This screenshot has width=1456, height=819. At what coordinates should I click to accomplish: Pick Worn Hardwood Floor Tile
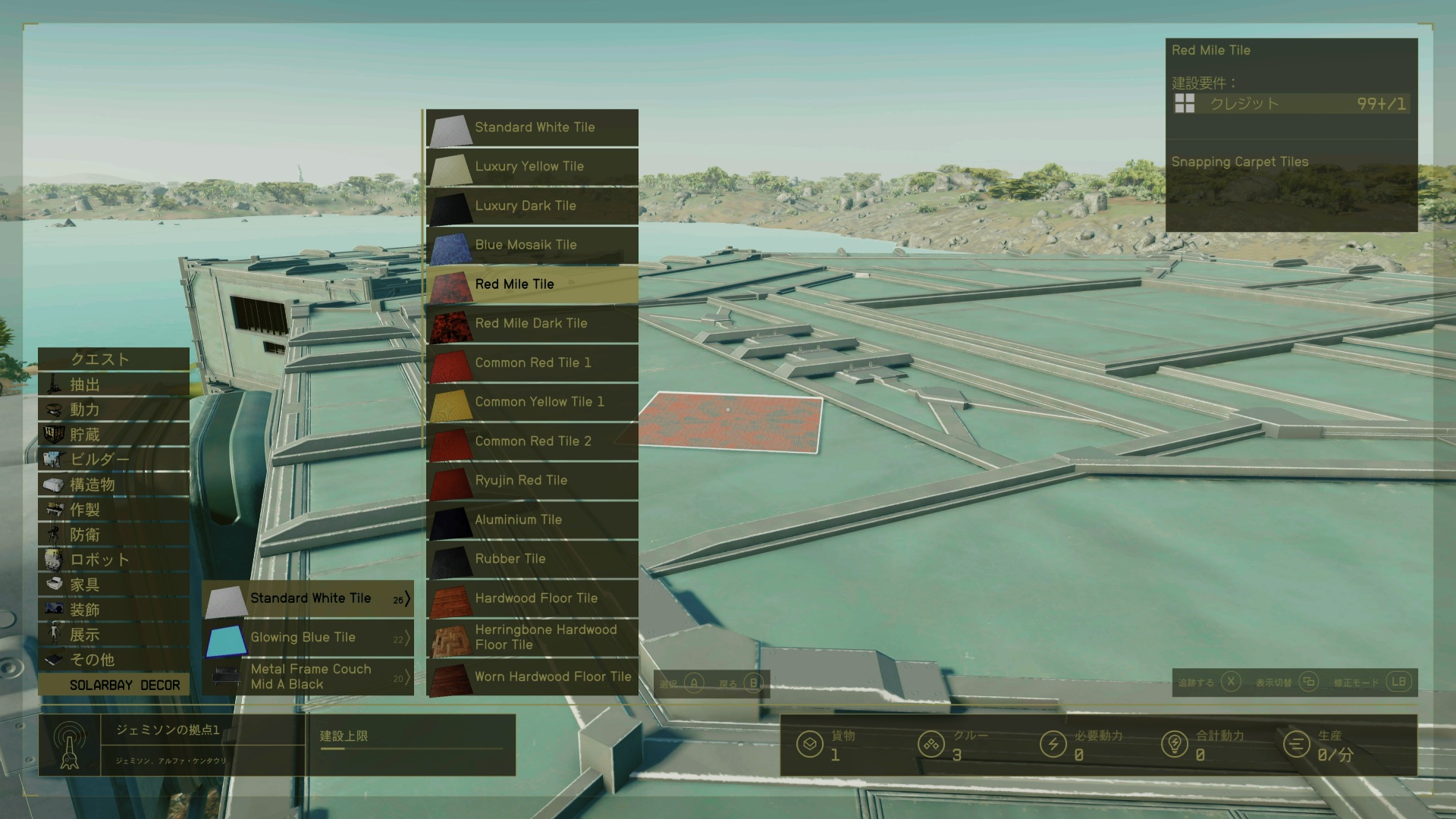pyautogui.click(x=532, y=677)
